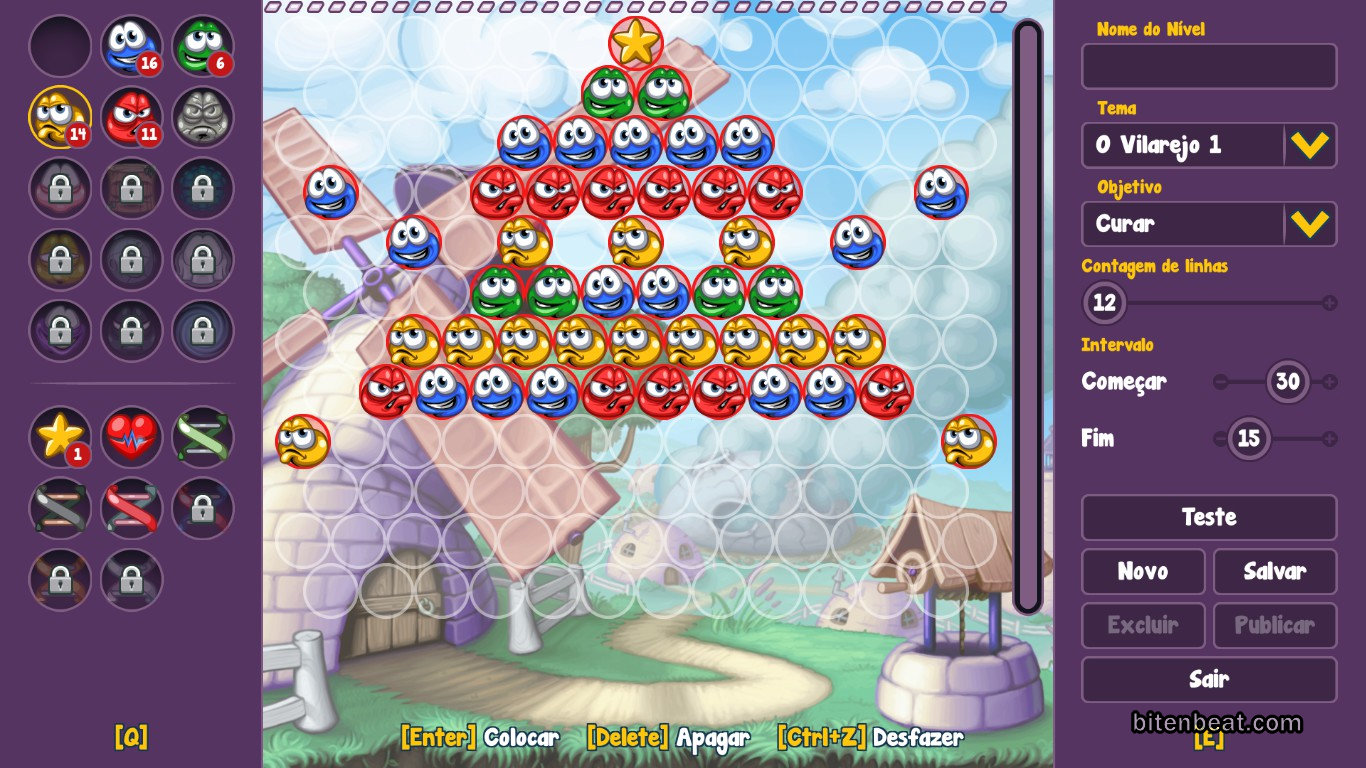Click the star bubble at the pyramid's top
The height and width of the screenshot is (768, 1366).
click(x=635, y=42)
